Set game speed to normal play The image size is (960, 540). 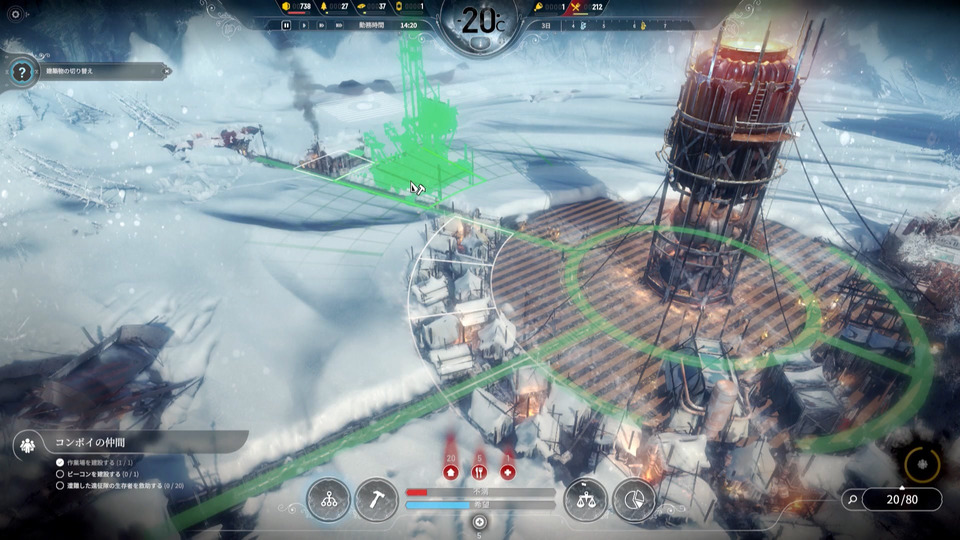point(303,25)
